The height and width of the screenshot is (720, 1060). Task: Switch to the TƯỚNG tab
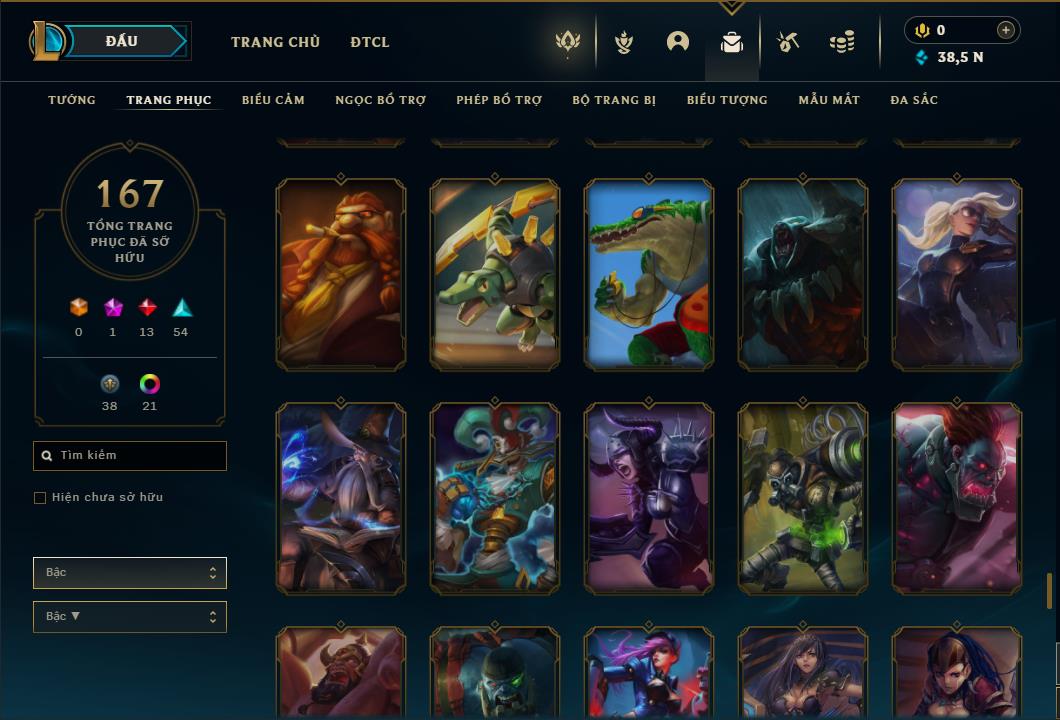pyautogui.click(x=72, y=100)
